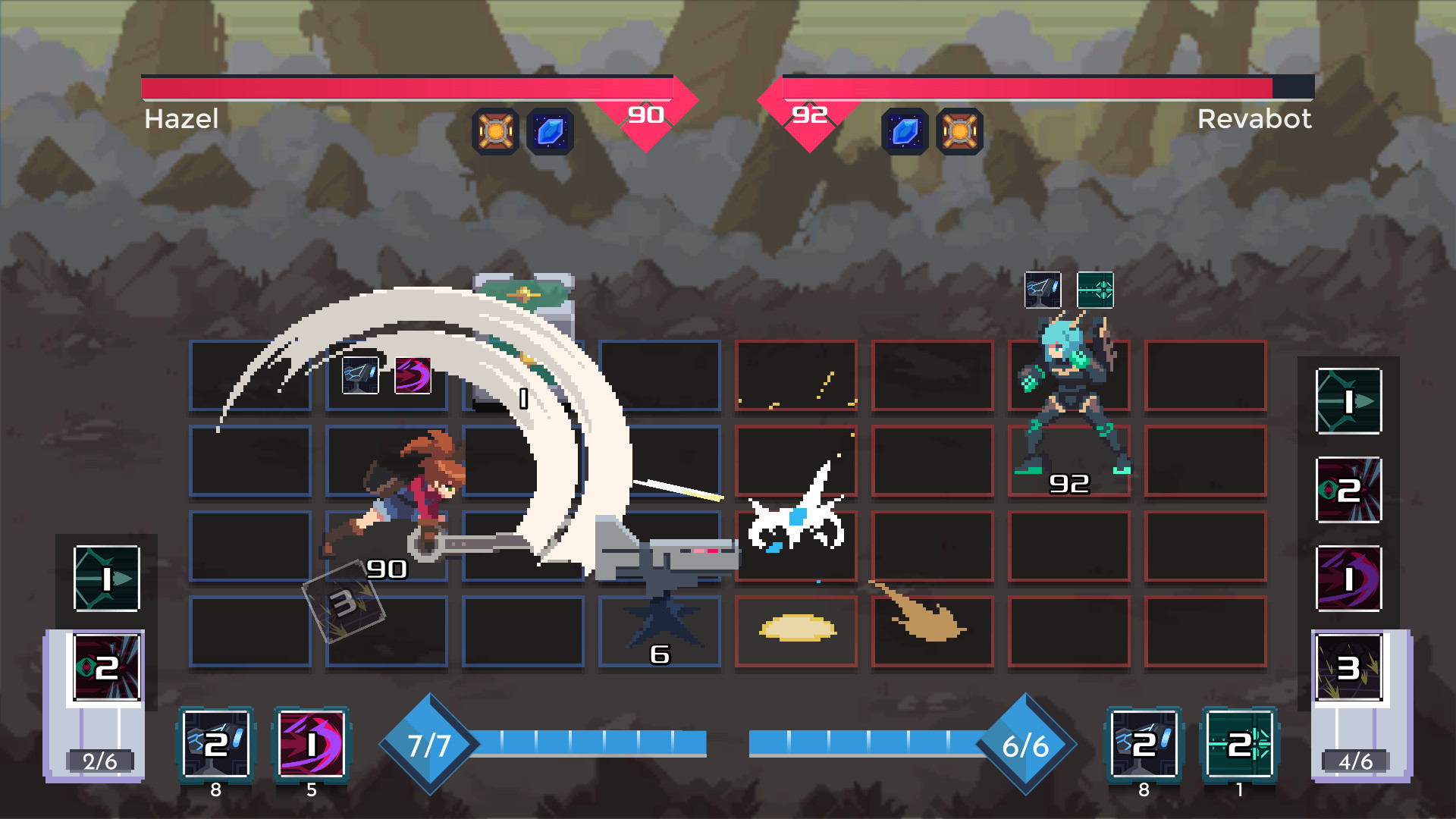Screen dimensions: 1456x819
Task: Click the purple slash status icon above Hazel
Action: click(x=412, y=375)
